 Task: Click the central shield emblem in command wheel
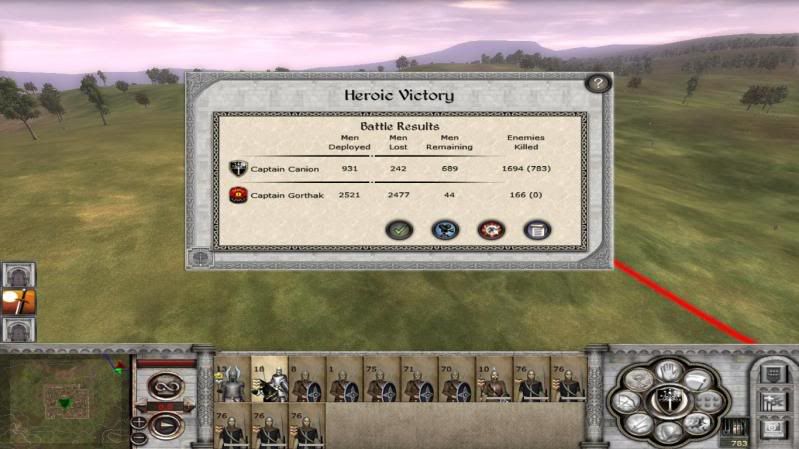(660, 398)
